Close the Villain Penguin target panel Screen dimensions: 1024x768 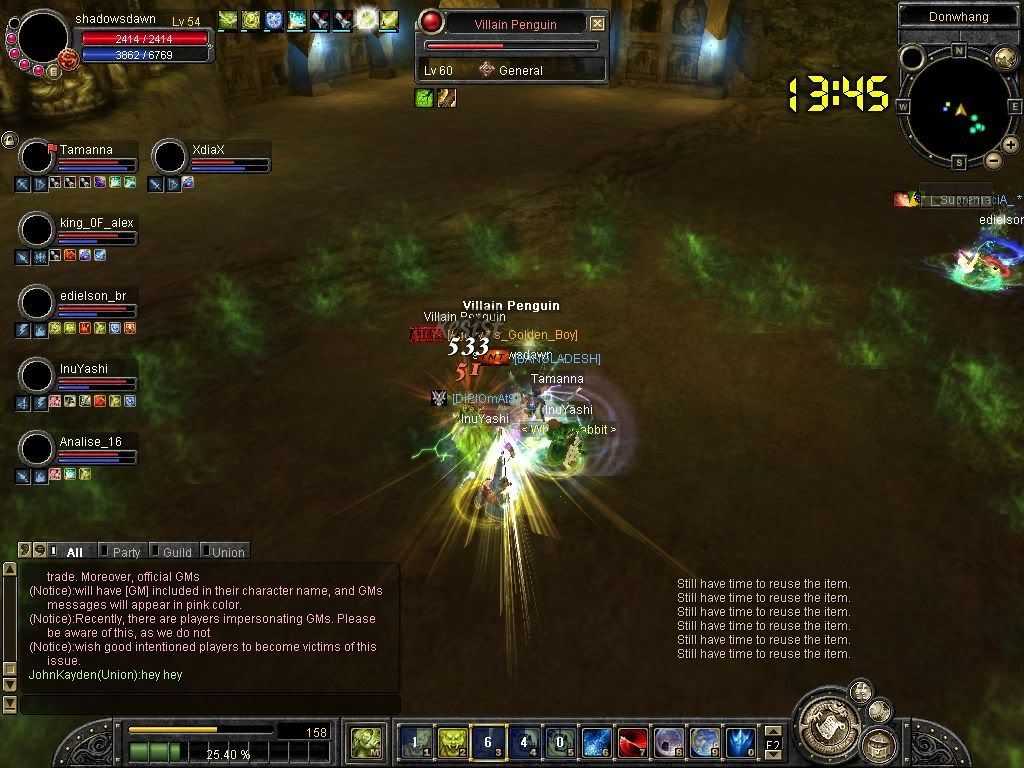coord(597,23)
